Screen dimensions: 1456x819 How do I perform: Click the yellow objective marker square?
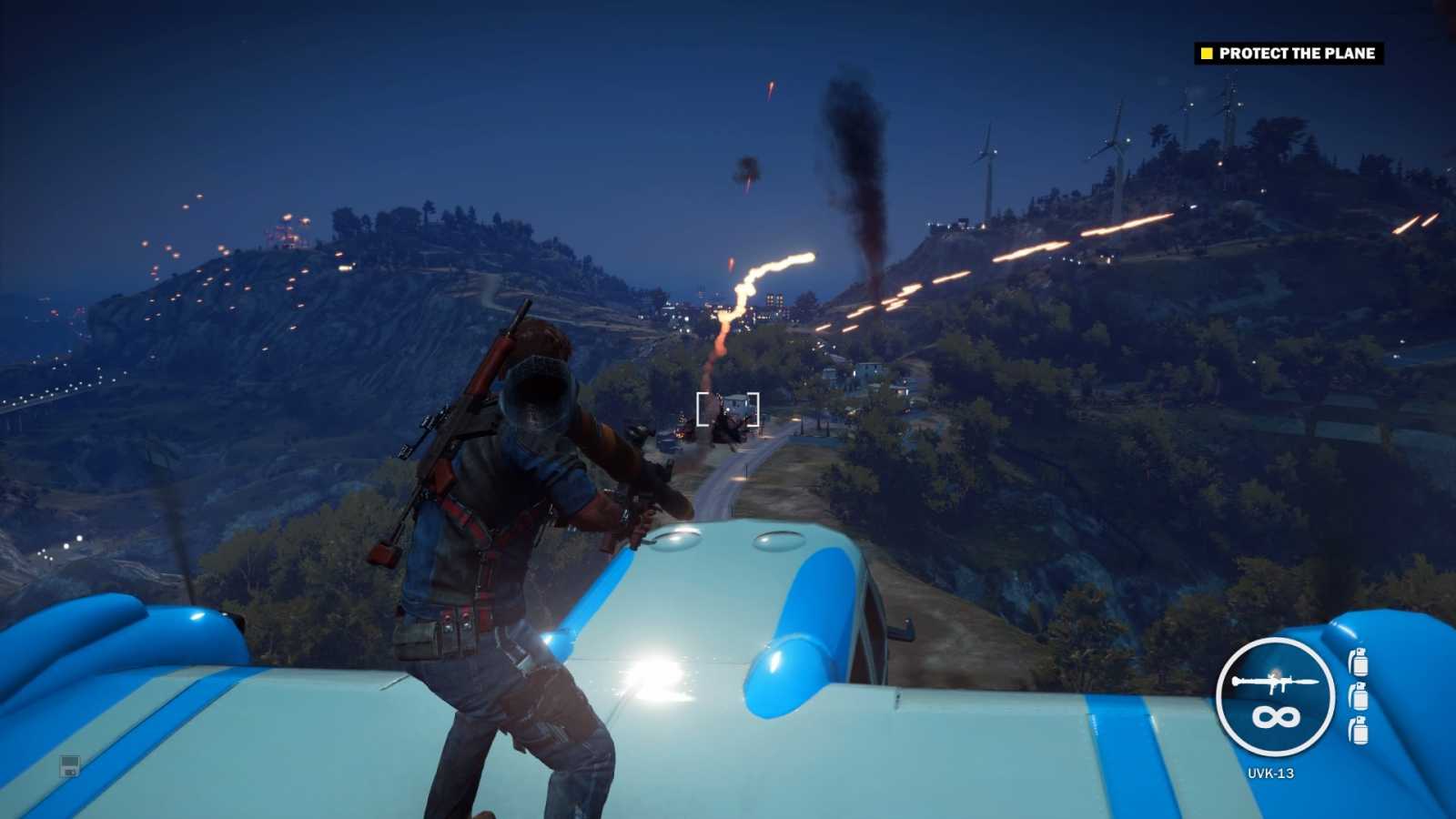[1206, 54]
